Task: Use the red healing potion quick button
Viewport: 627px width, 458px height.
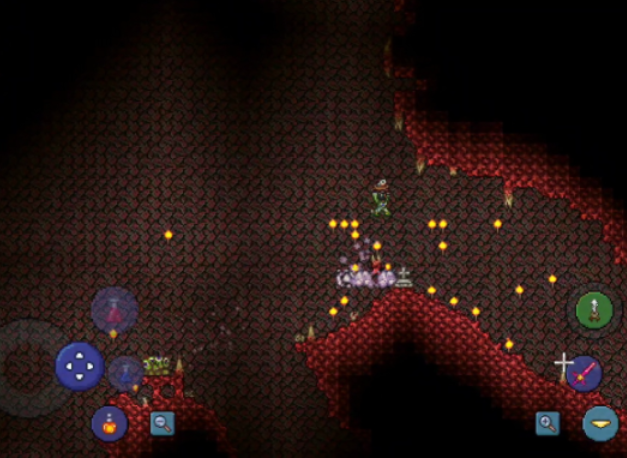Action: click(x=114, y=309)
